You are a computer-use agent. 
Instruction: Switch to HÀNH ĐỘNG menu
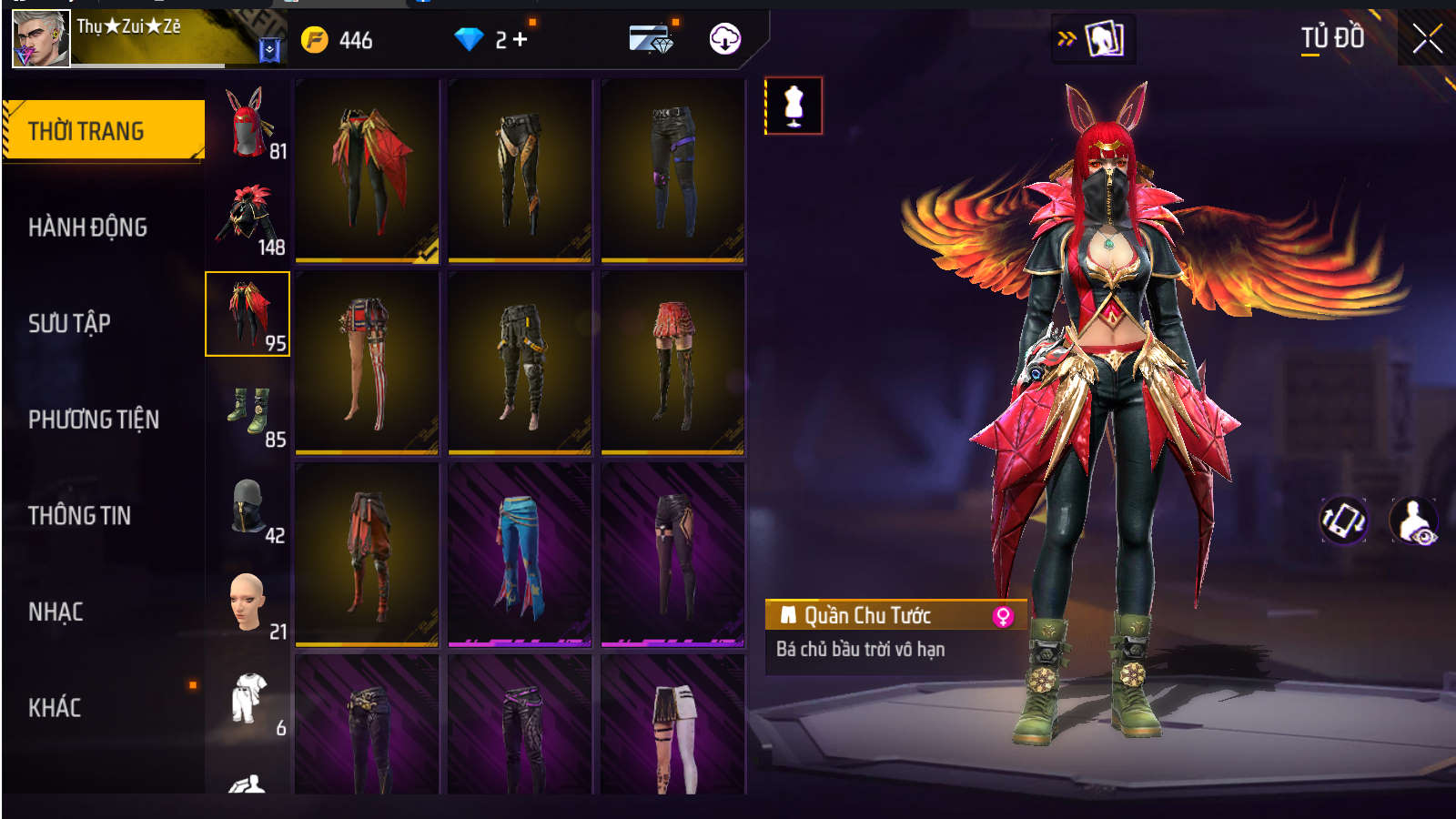[87, 227]
